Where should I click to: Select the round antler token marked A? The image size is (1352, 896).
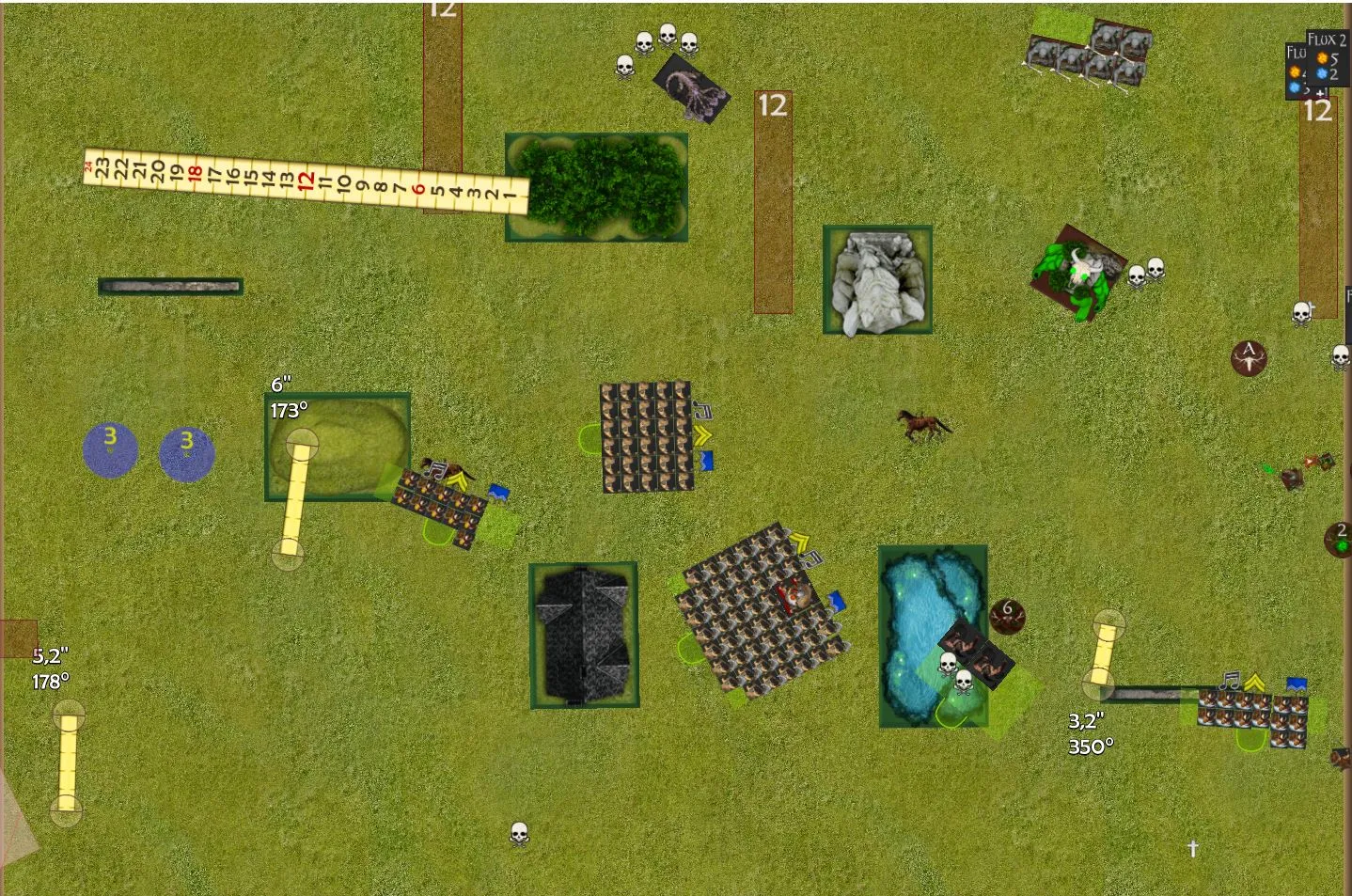(1249, 358)
